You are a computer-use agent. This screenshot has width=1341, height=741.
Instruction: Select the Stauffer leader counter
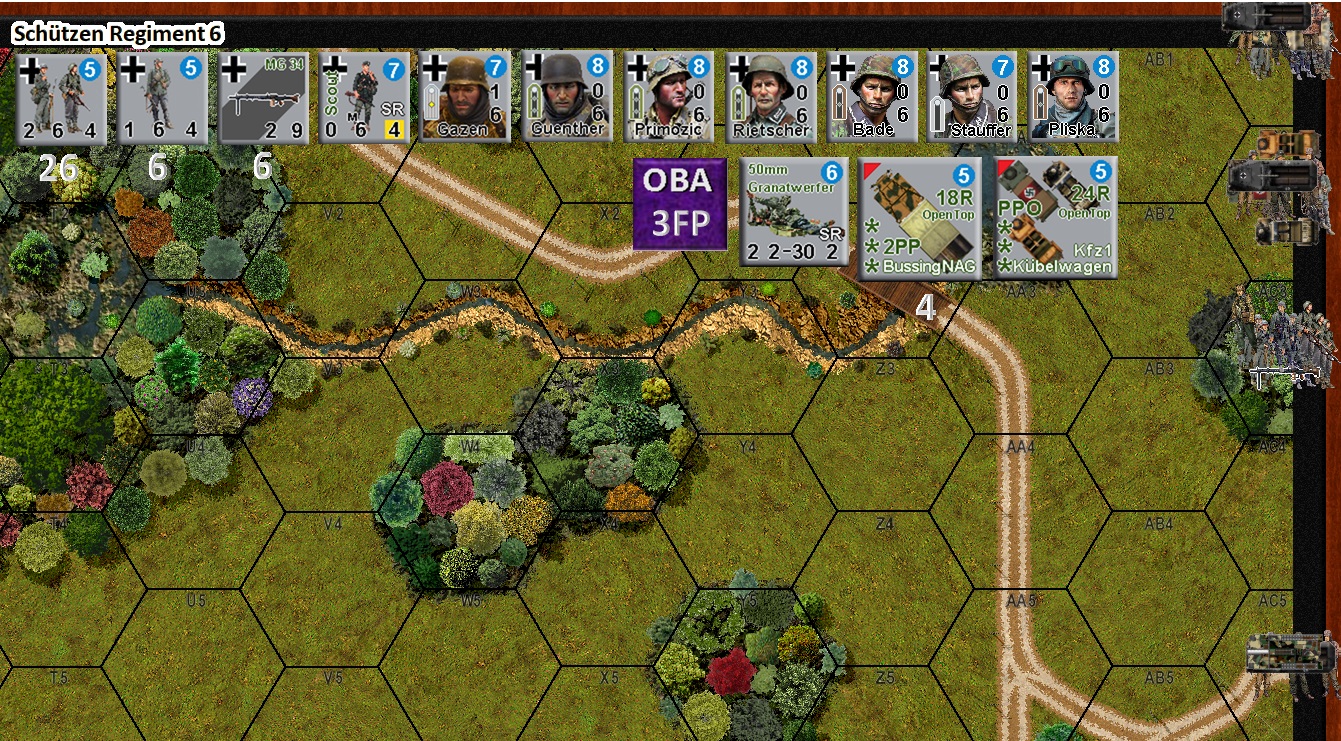(971, 95)
